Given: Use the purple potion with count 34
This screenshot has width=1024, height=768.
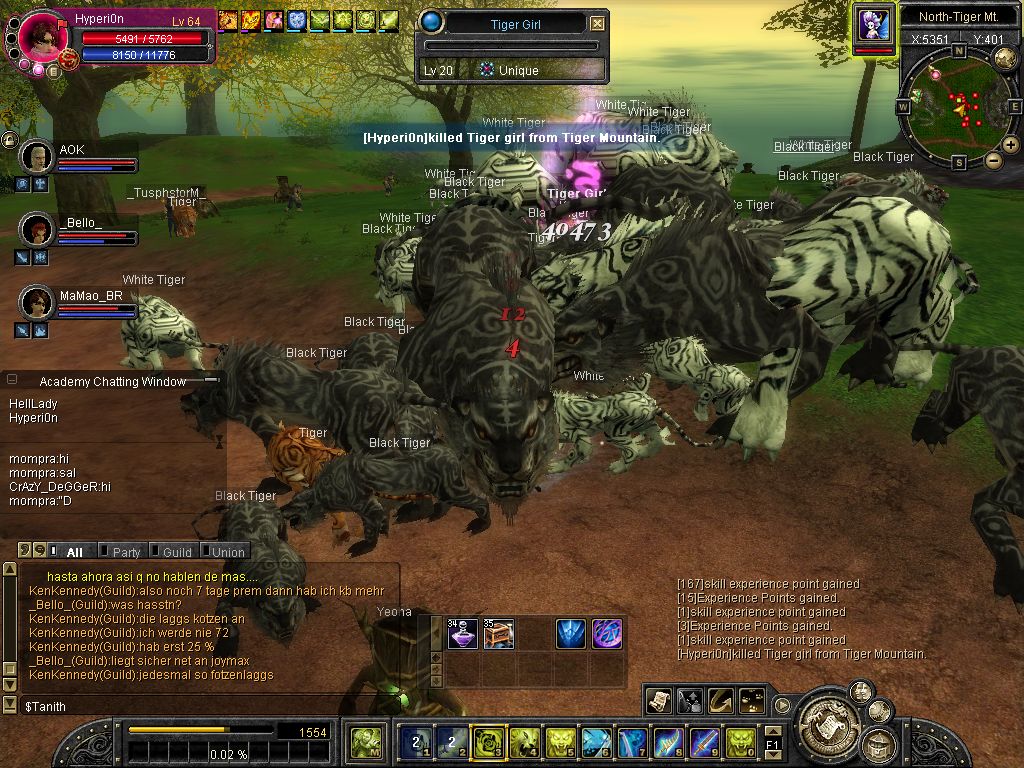Looking at the screenshot, I should 462,634.
